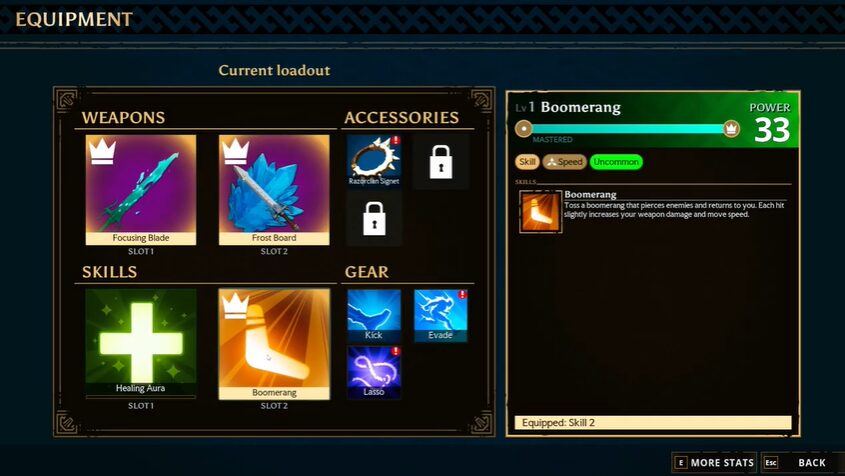Screen dimensions: 845x476
Task: Go Back from the Equipment screen
Action: pyautogui.click(x=801, y=463)
